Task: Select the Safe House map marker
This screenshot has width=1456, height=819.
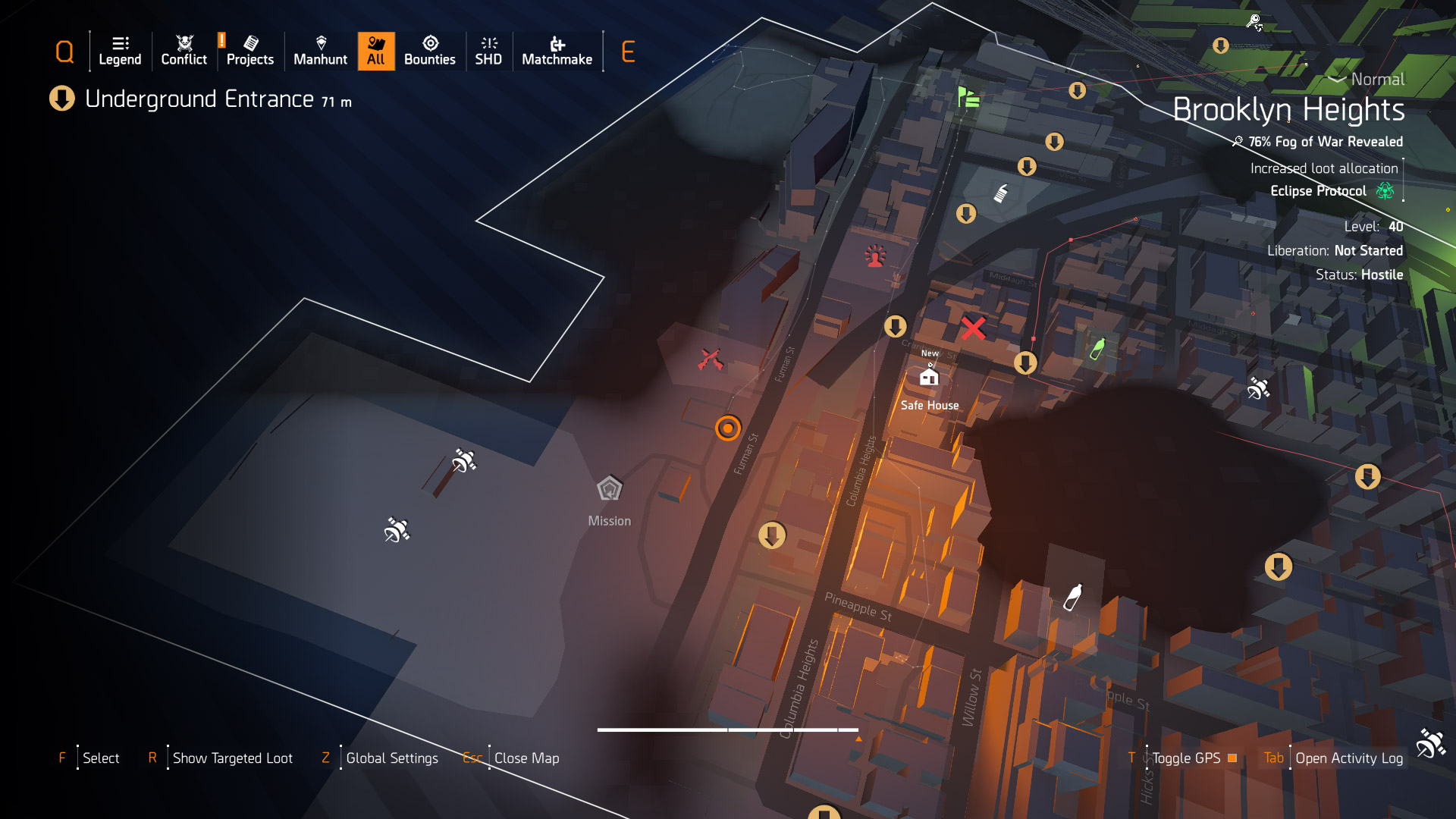Action: [929, 377]
